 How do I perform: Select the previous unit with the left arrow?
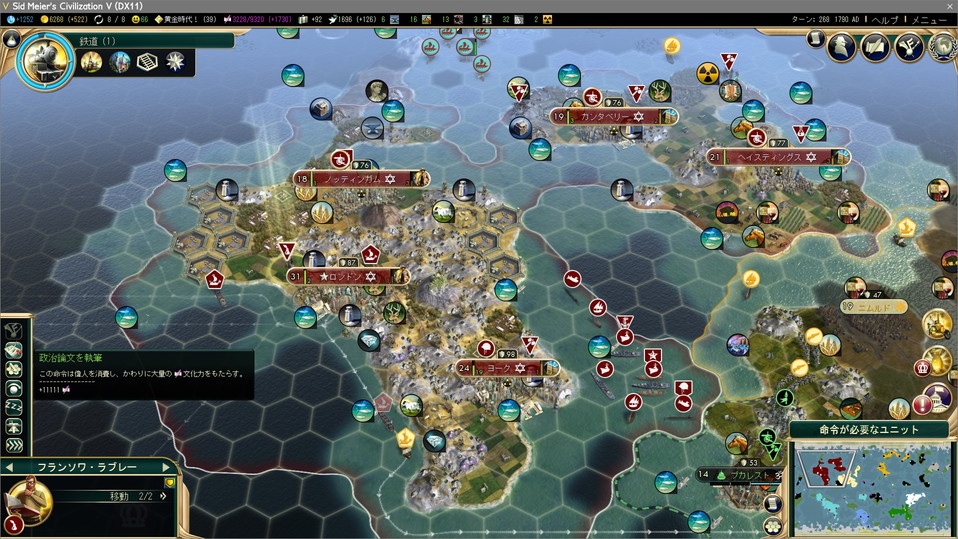tap(9, 467)
